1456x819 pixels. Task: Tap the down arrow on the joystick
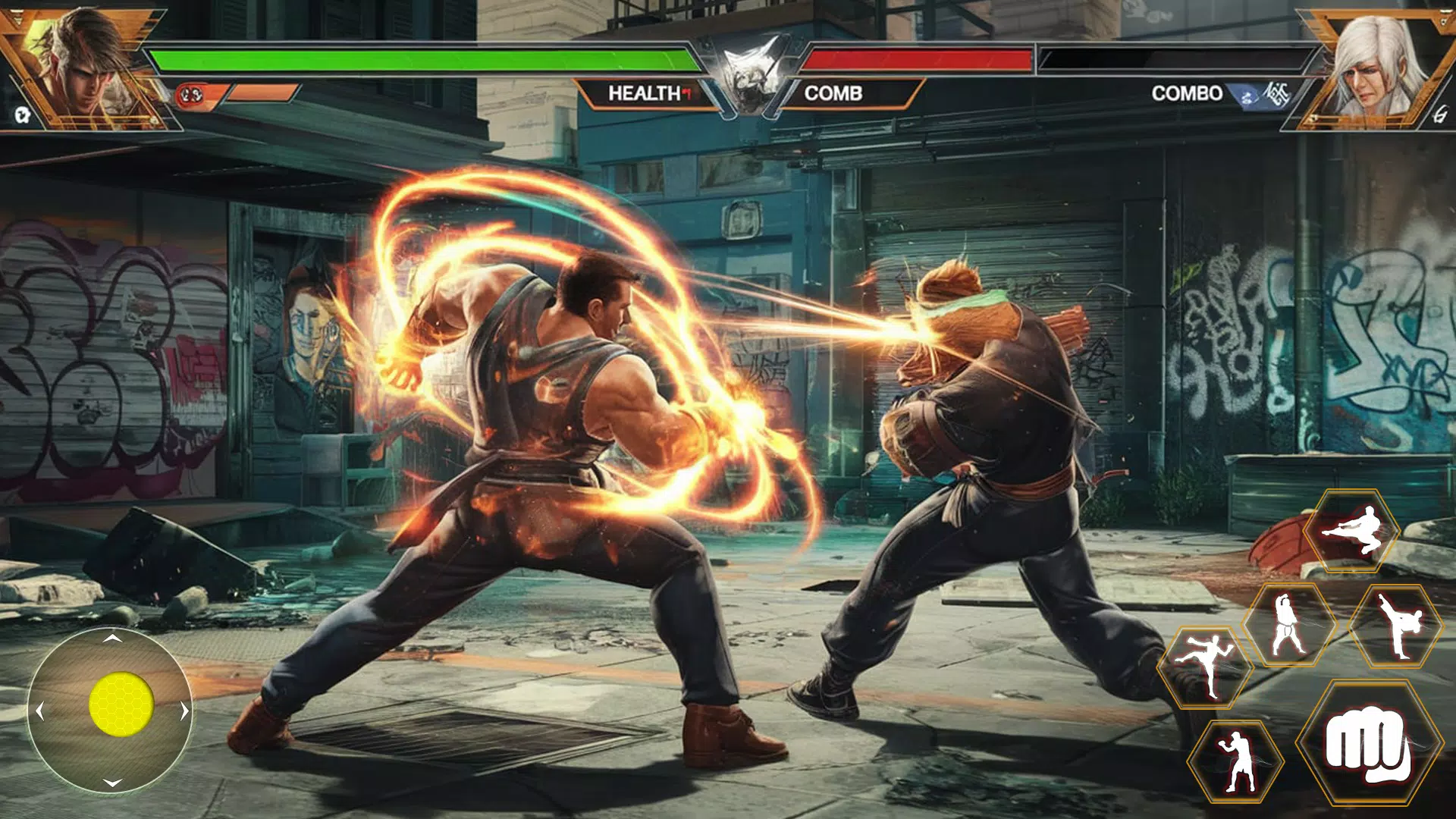point(113,783)
